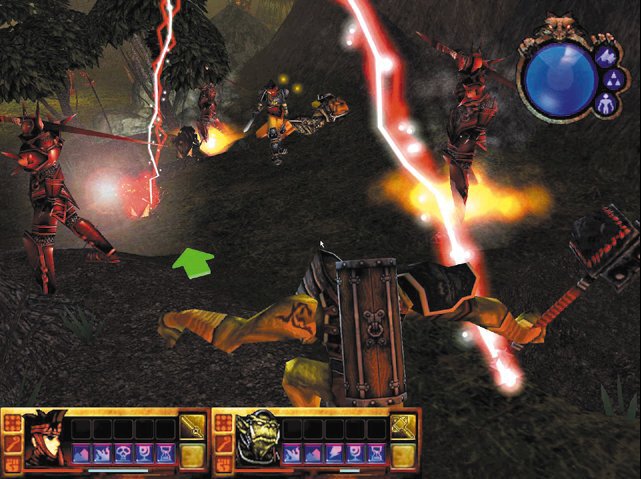Trigger the orc's lightning bolt ability

click(x=334, y=454)
